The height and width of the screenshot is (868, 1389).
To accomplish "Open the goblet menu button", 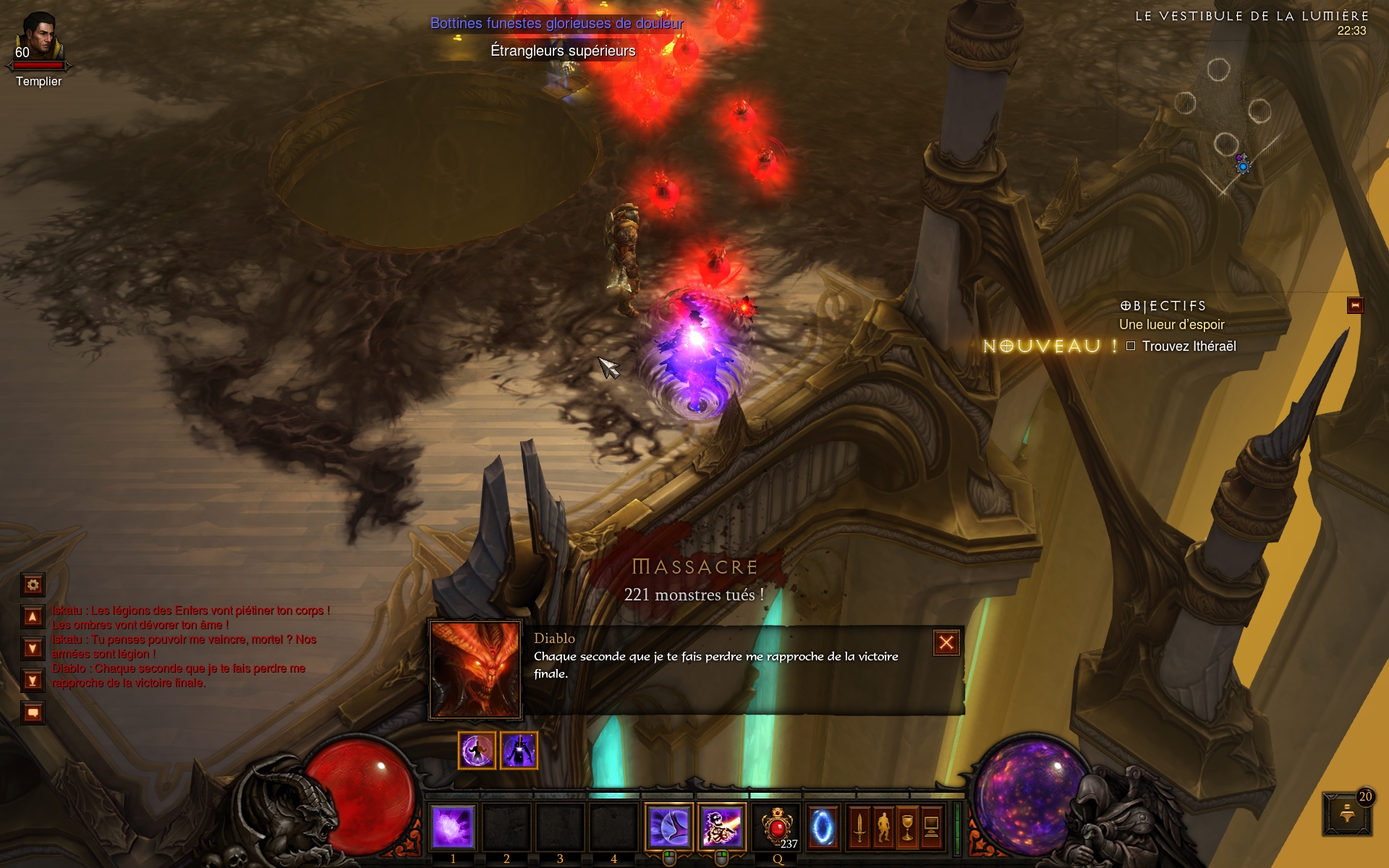I will pos(907,827).
